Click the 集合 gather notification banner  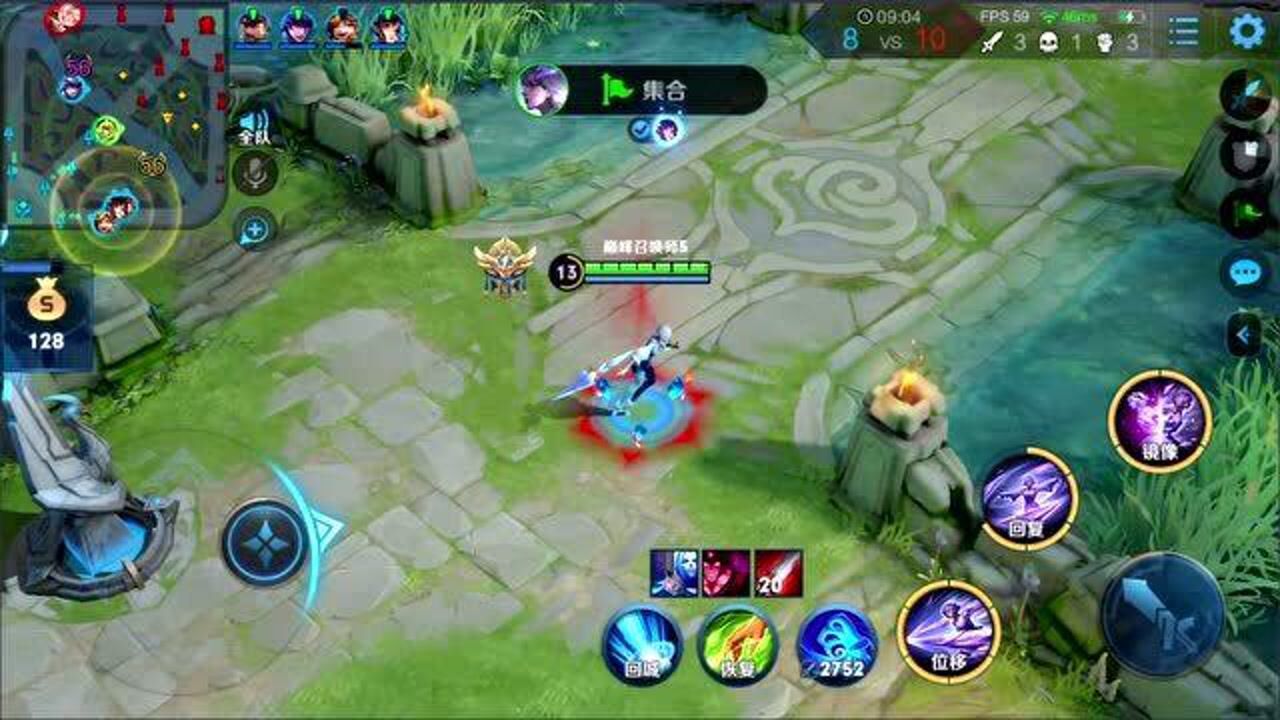[642, 91]
